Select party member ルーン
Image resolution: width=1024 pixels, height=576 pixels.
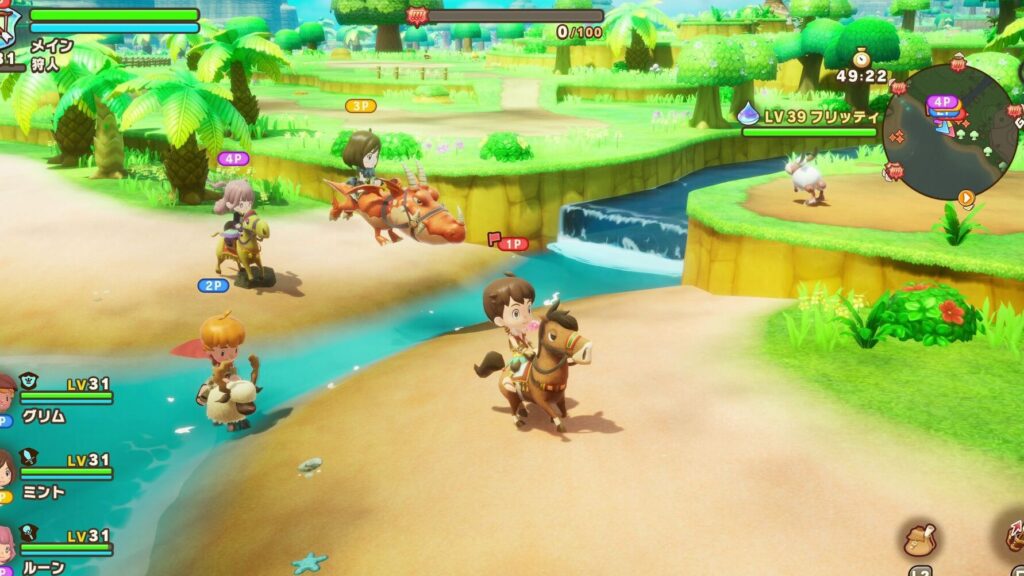(45, 567)
